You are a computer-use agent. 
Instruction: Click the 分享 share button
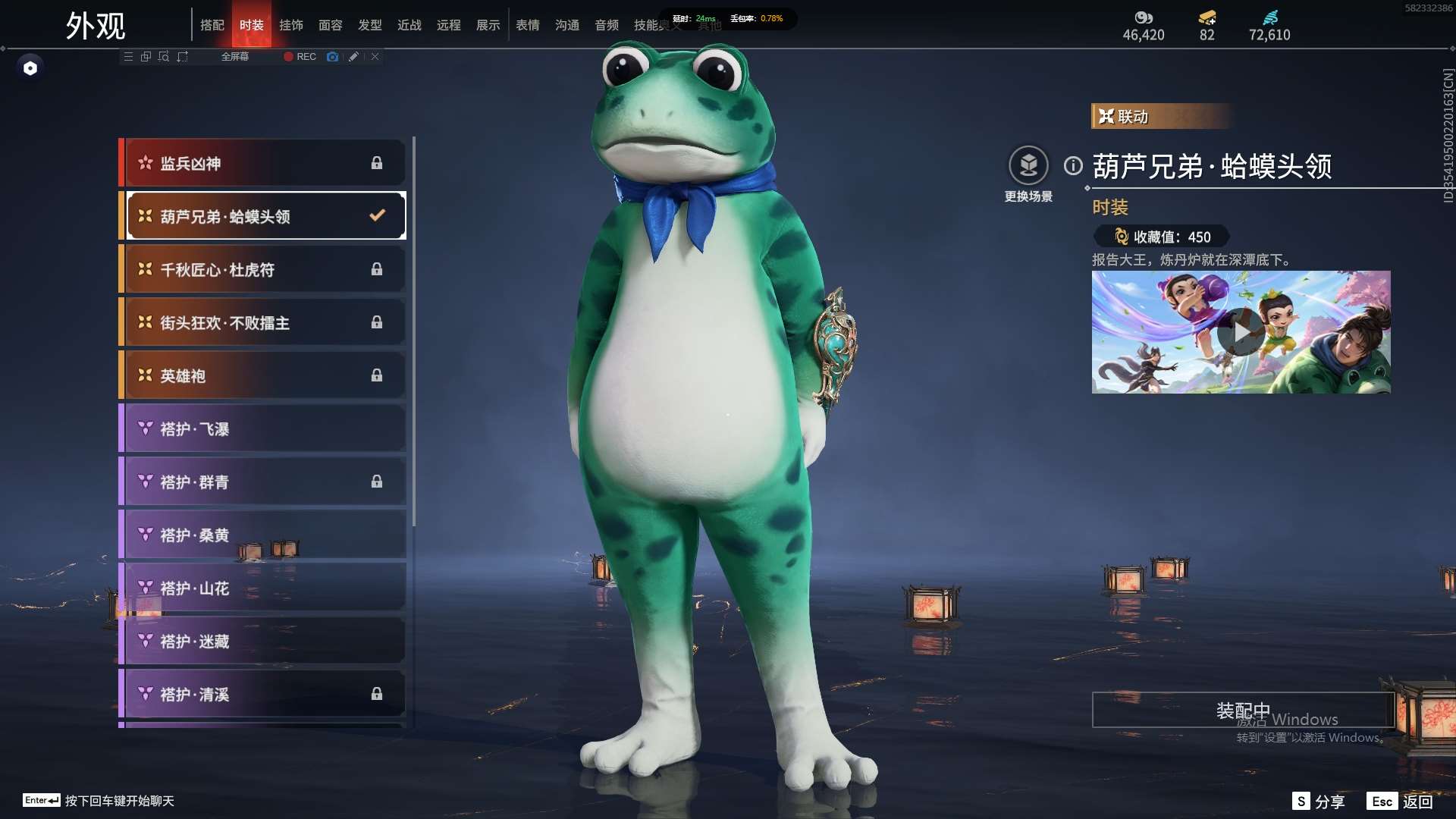pos(1319,801)
